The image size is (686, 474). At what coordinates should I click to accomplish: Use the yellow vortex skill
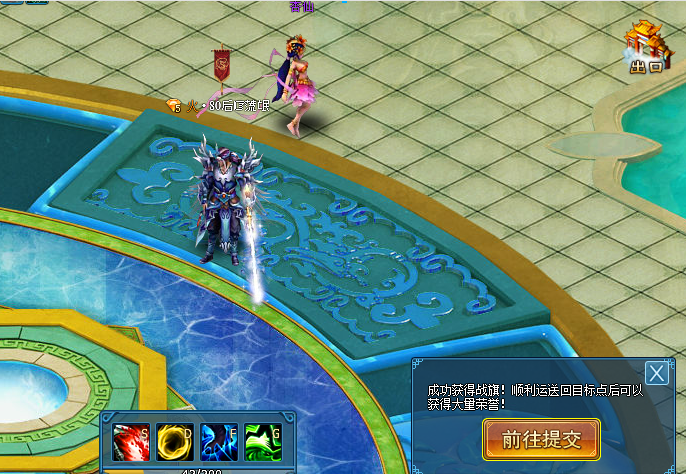pos(175,442)
